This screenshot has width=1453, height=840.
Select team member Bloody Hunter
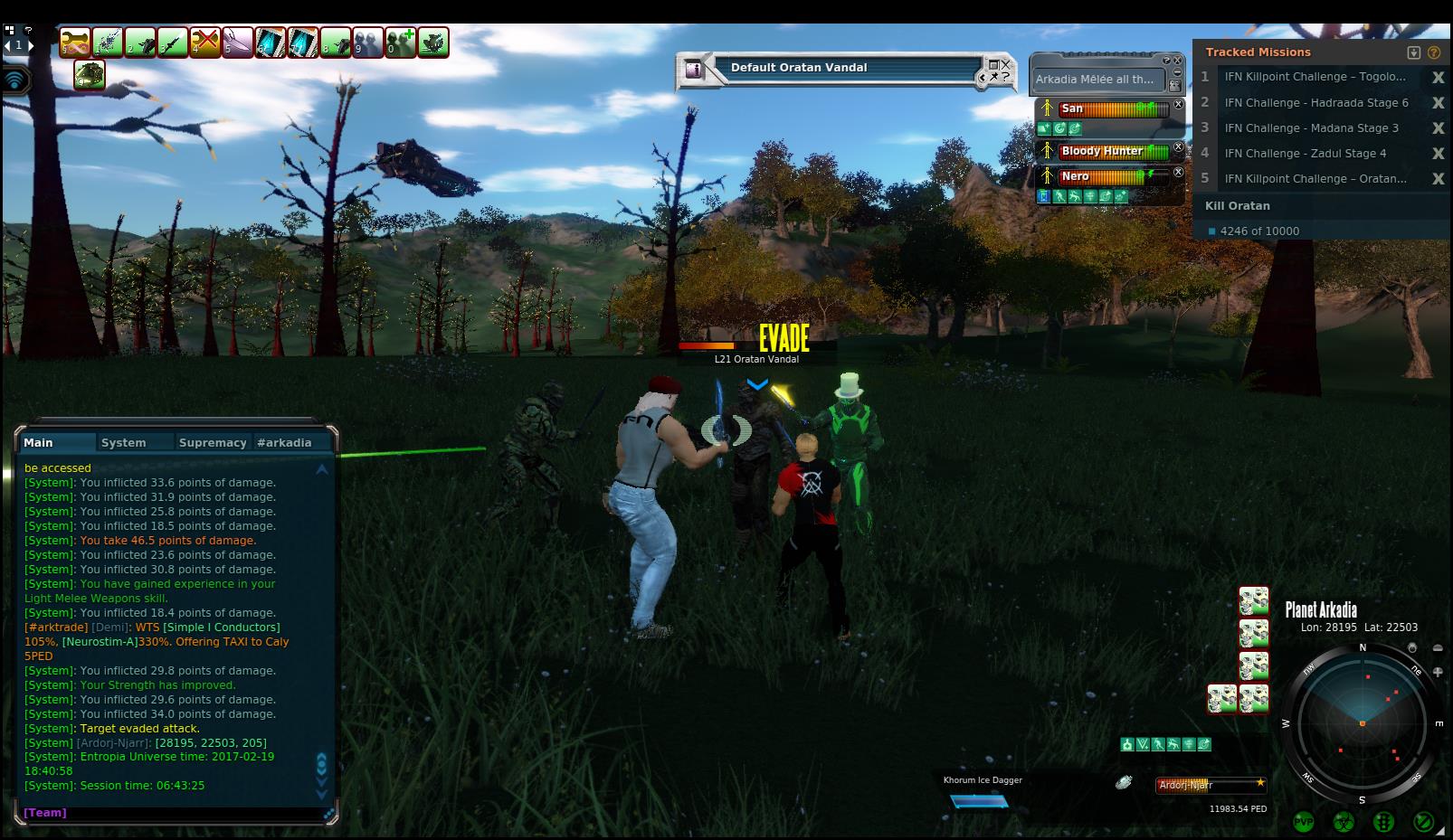coord(1102,152)
